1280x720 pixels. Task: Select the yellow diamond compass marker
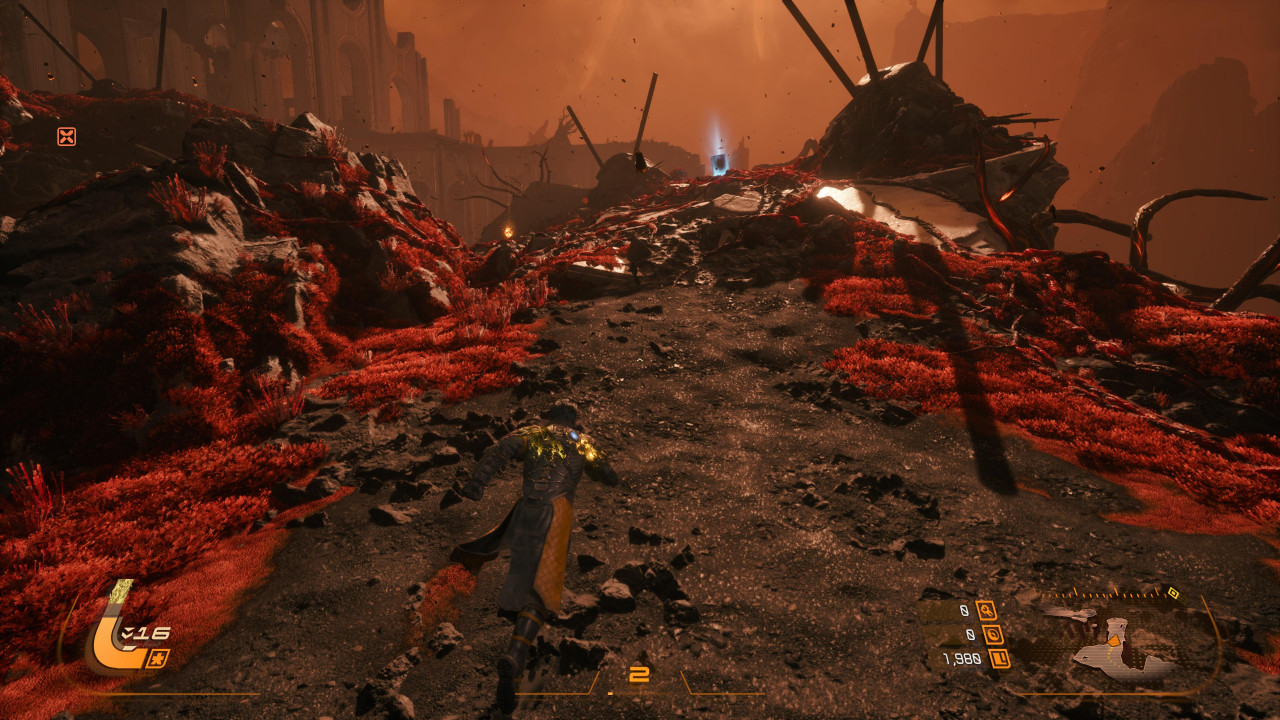tap(1172, 592)
